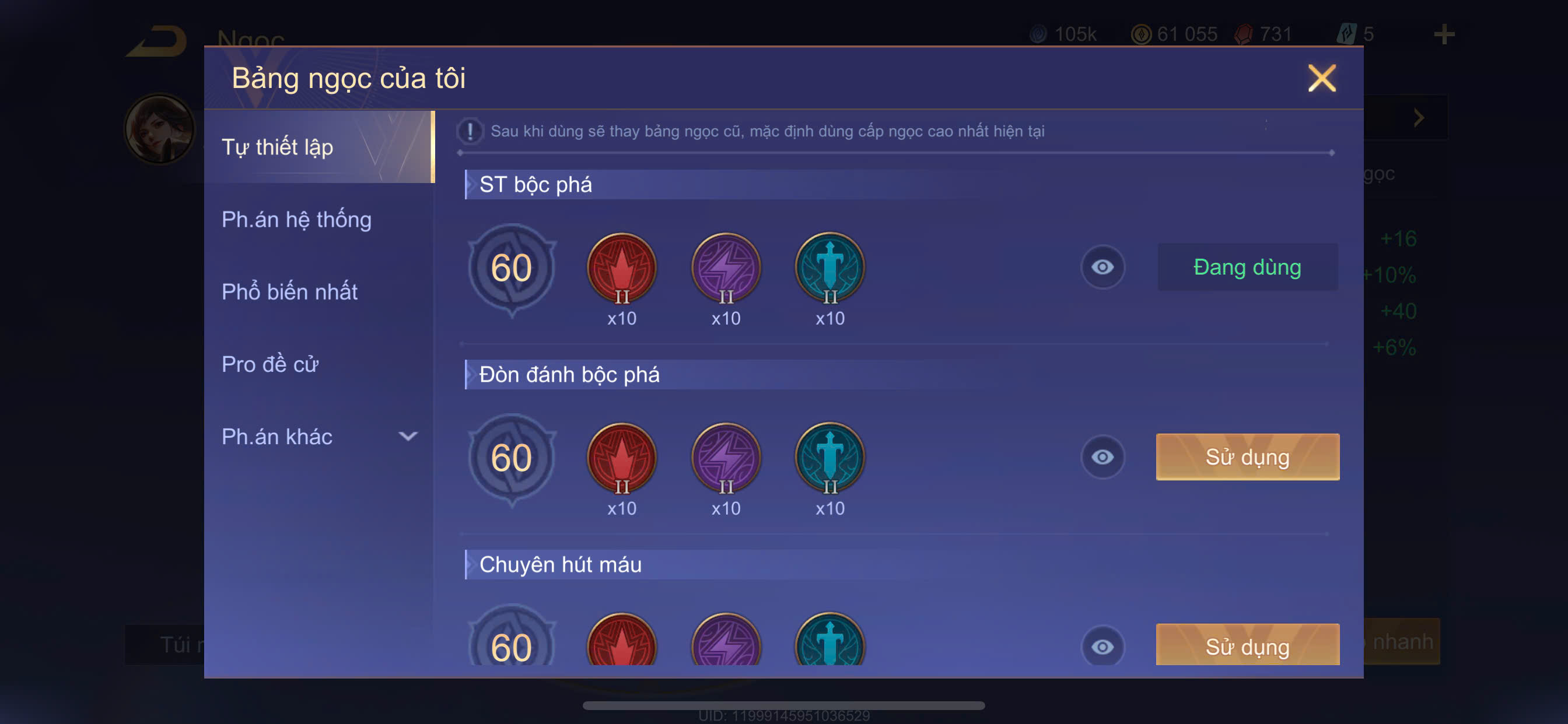Image resolution: width=1568 pixels, height=724 pixels.
Task: Click the level 60 badge of ST bộc phá
Action: (x=512, y=268)
